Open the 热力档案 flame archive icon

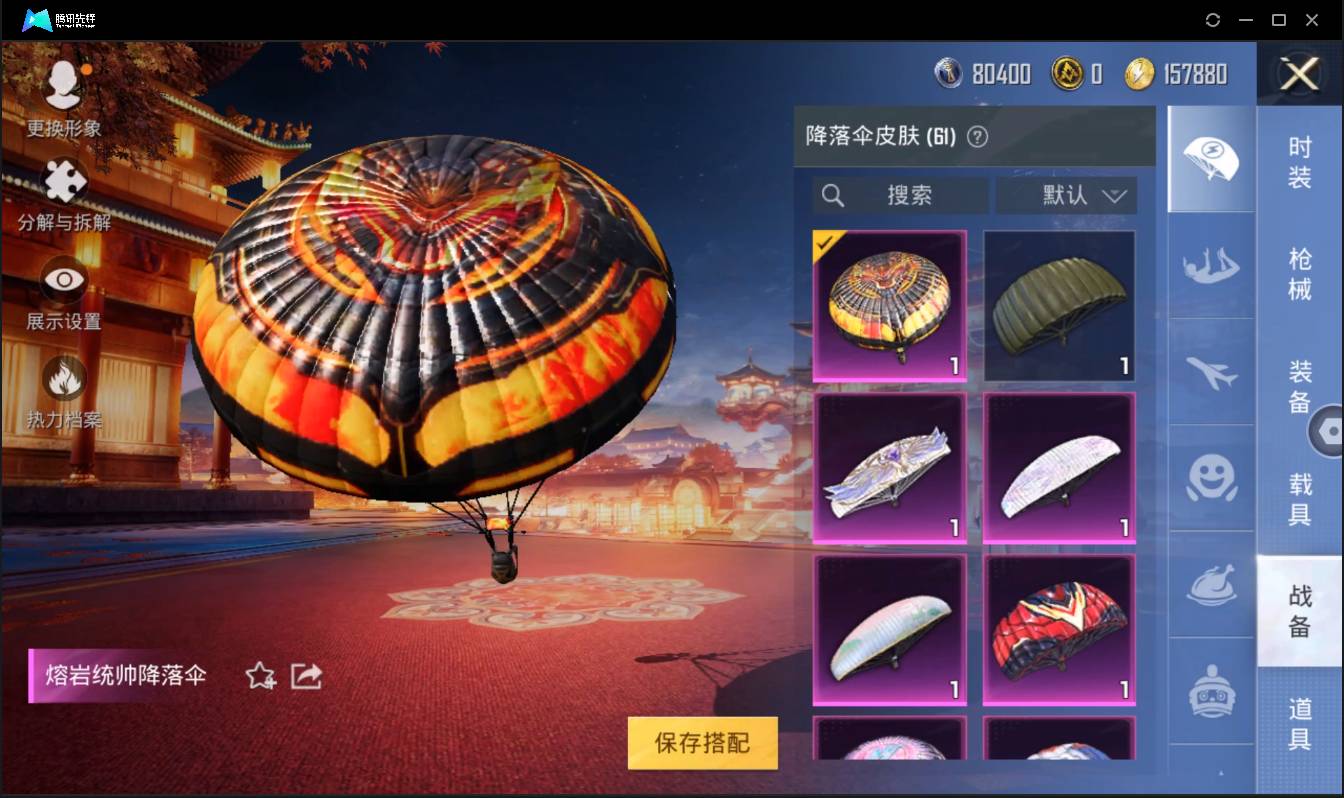62,380
